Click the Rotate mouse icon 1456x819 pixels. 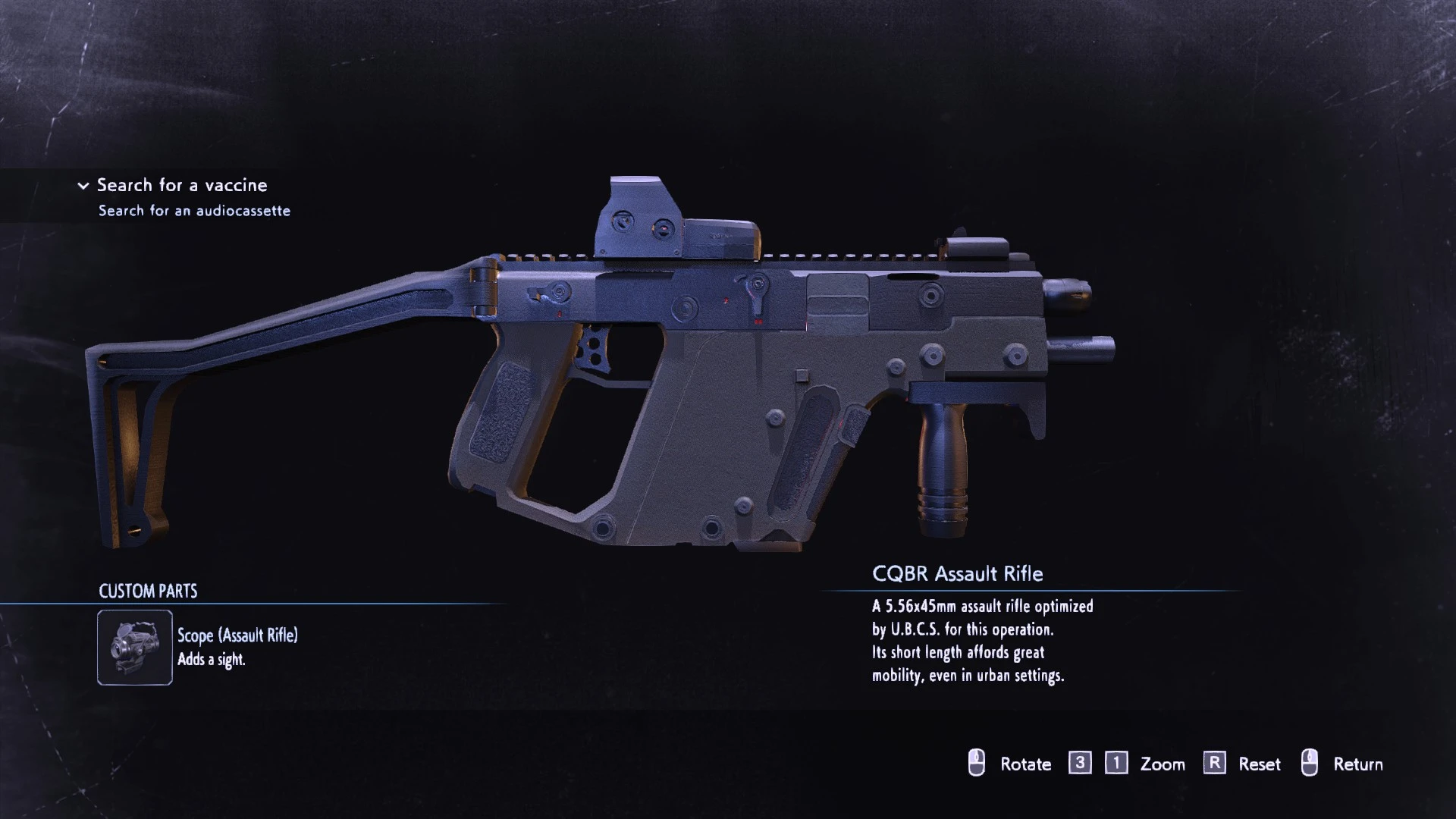point(977,764)
